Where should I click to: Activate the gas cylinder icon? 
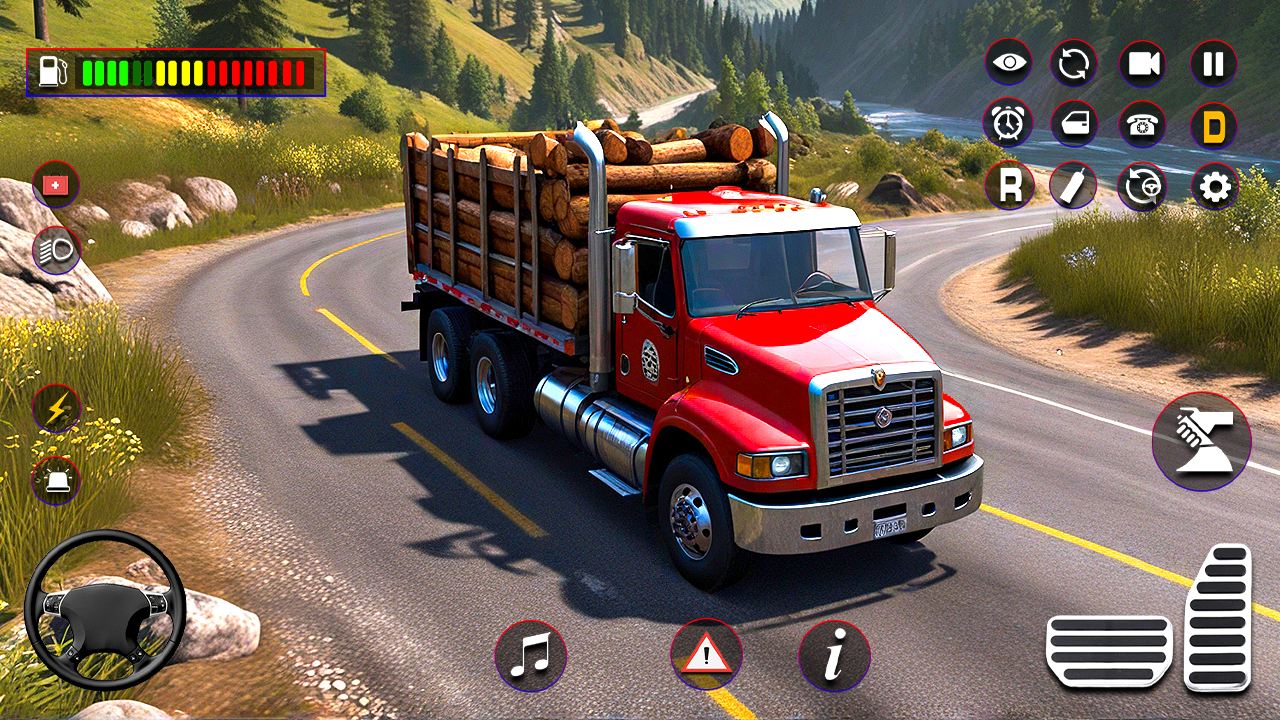[x=1074, y=186]
